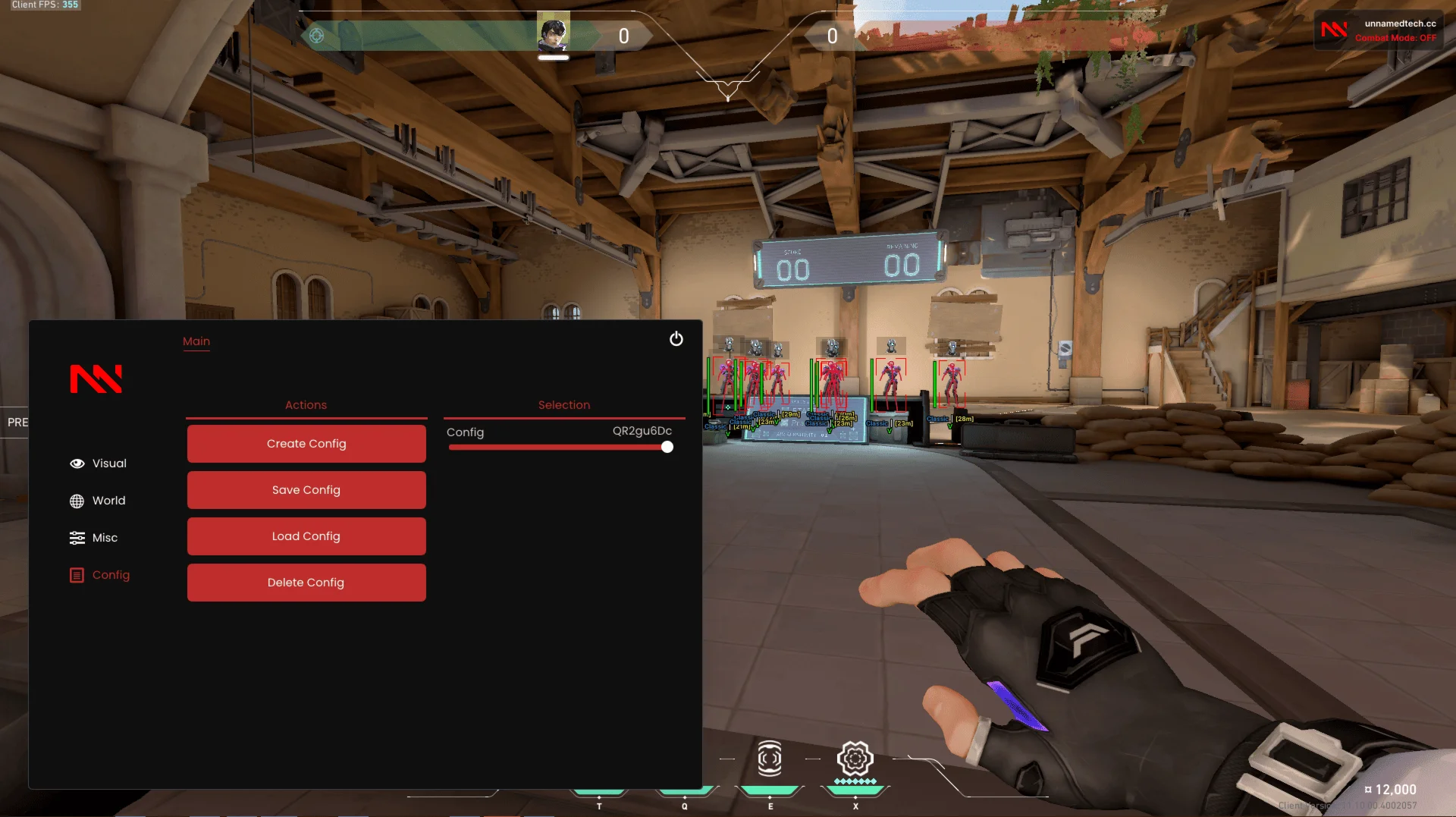Click the power button on the menu
The image size is (1456, 817).
pyautogui.click(x=676, y=339)
